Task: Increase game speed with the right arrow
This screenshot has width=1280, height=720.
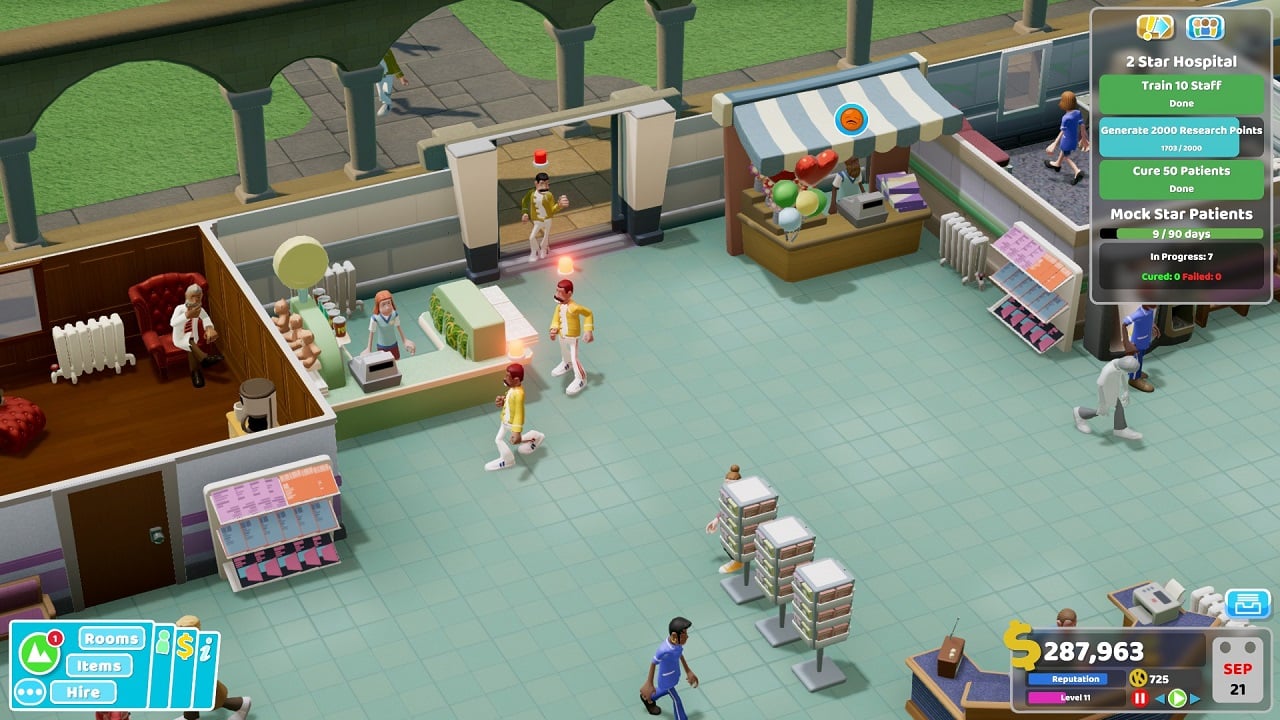Action: click(1194, 698)
